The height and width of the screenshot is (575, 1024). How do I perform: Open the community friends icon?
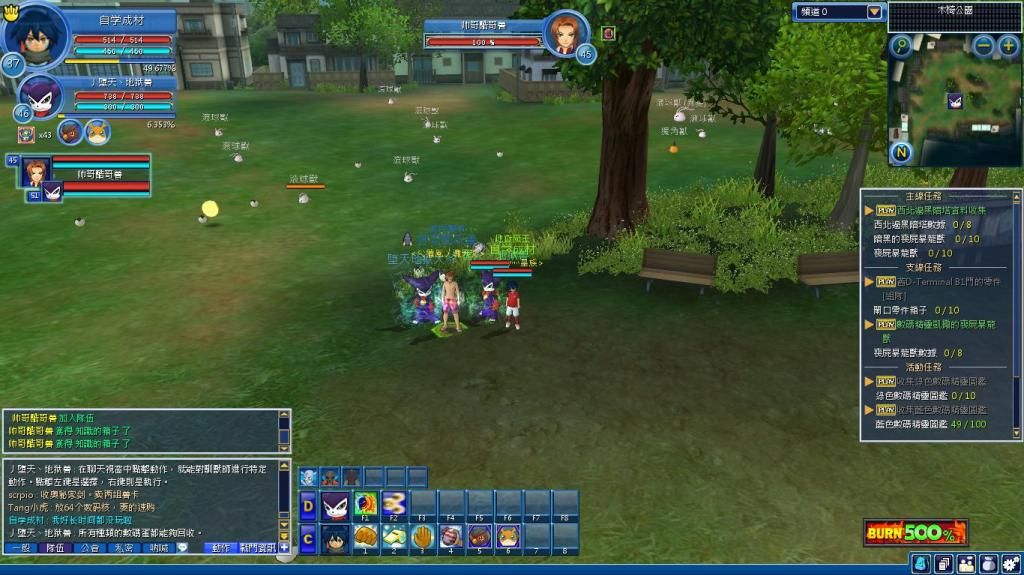[966, 564]
